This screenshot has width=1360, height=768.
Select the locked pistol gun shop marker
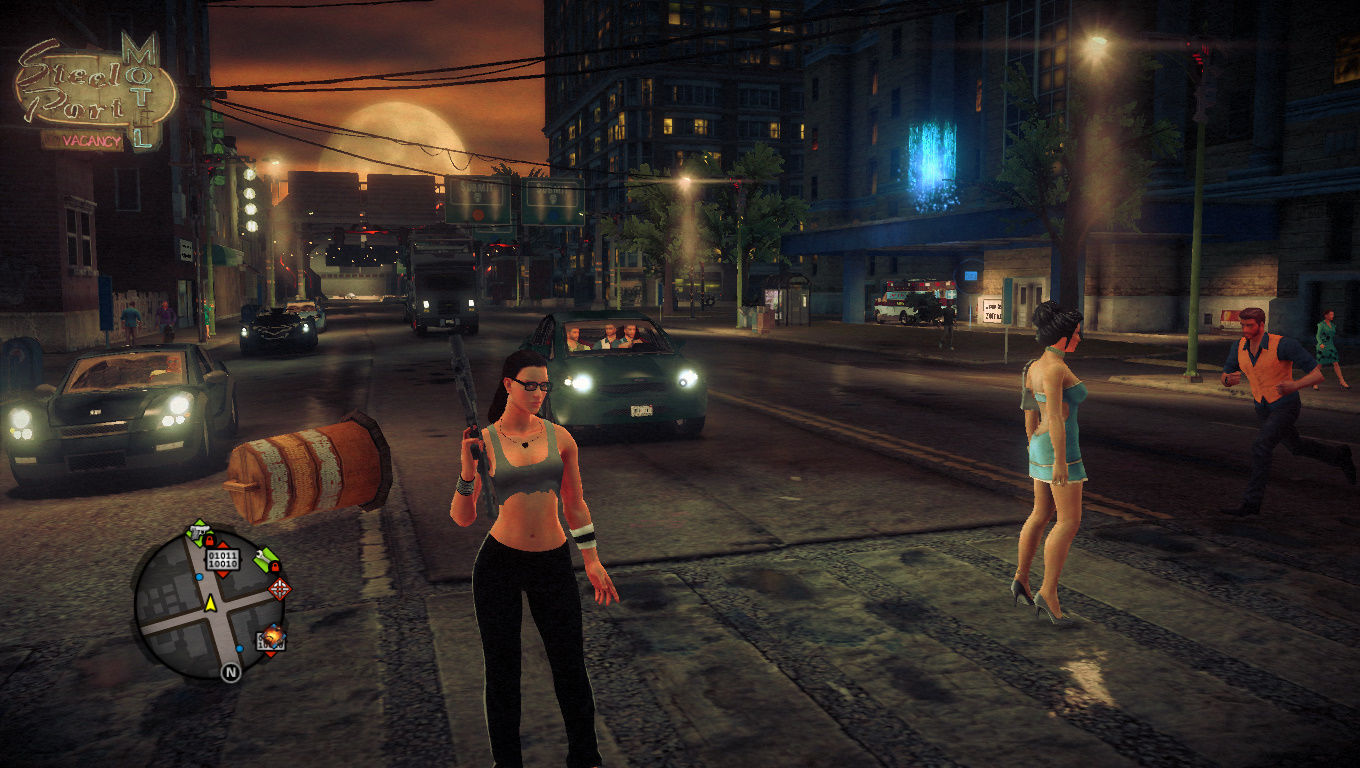pos(200,530)
